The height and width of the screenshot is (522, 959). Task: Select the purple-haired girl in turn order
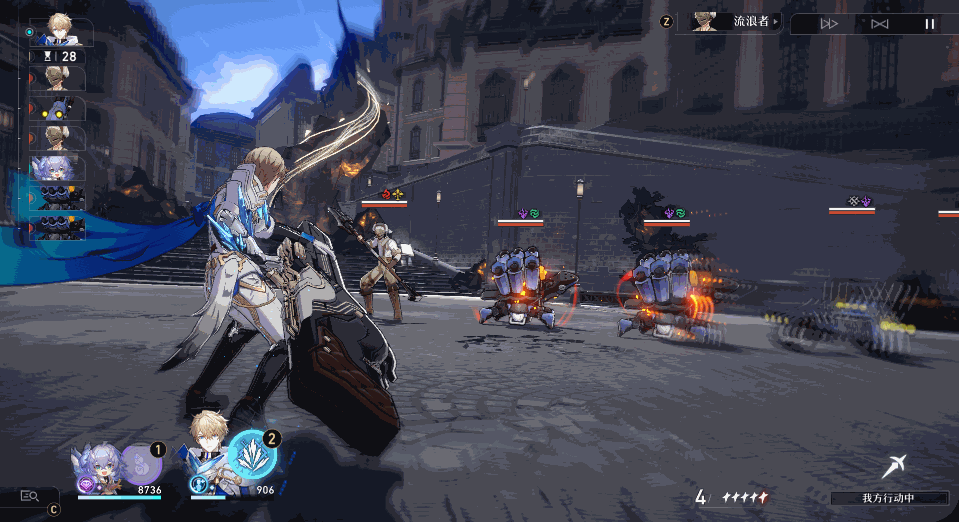click(60, 168)
